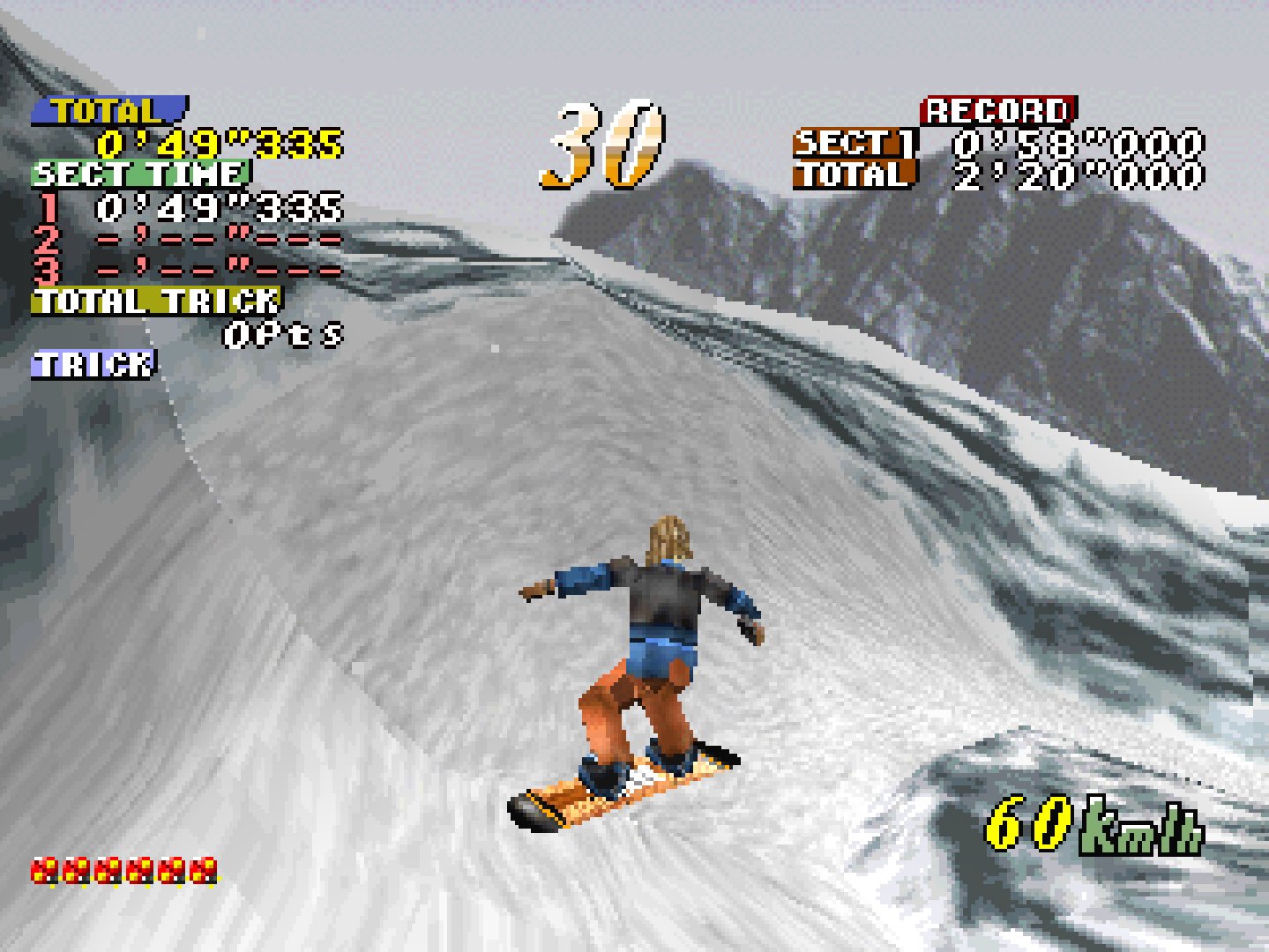This screenshot has width=1269, height=952.
Task: Expand the SECT TIME panel
Action: (141, 175)
